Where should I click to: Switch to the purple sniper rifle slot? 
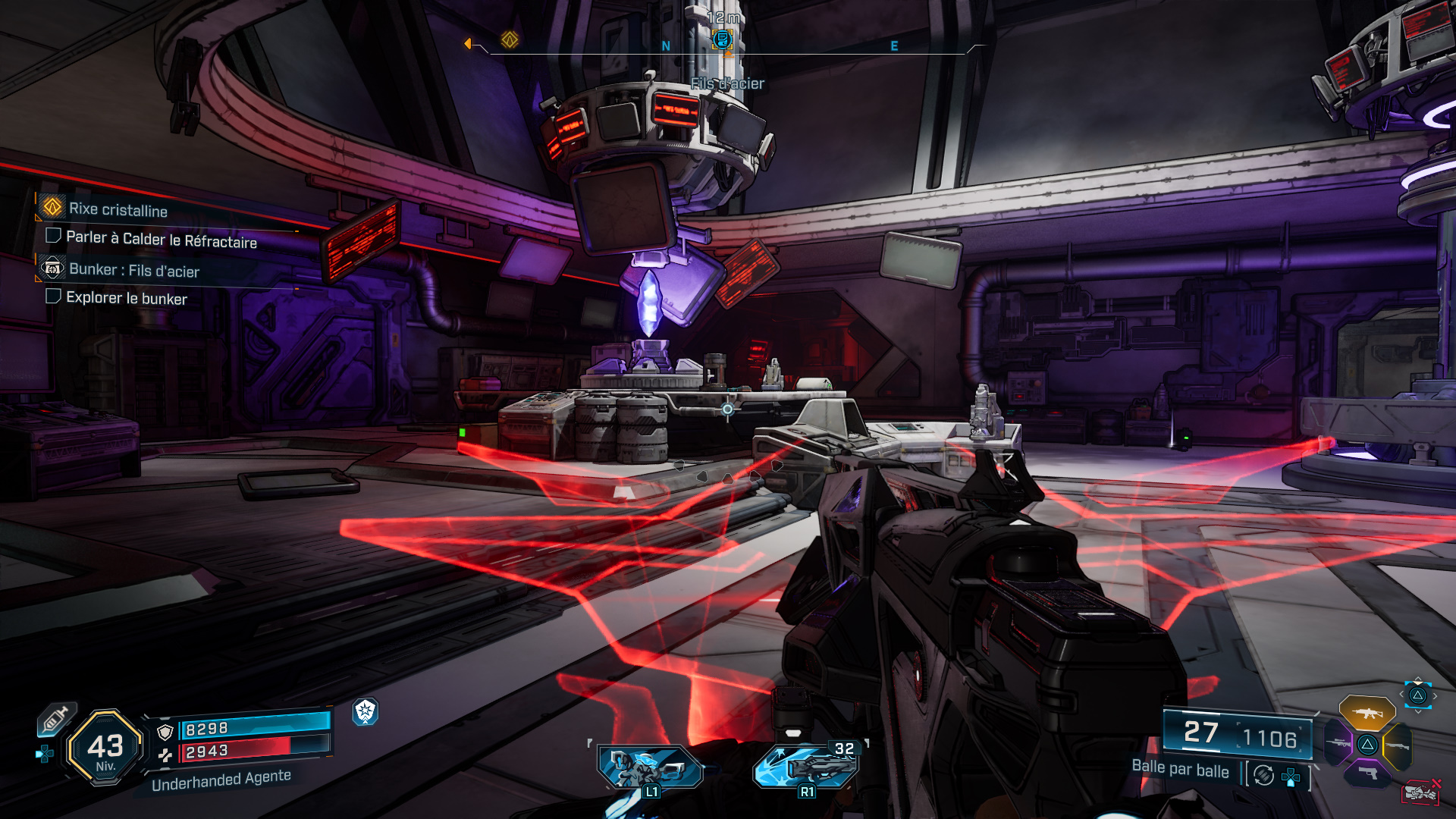coord(1338,744)
